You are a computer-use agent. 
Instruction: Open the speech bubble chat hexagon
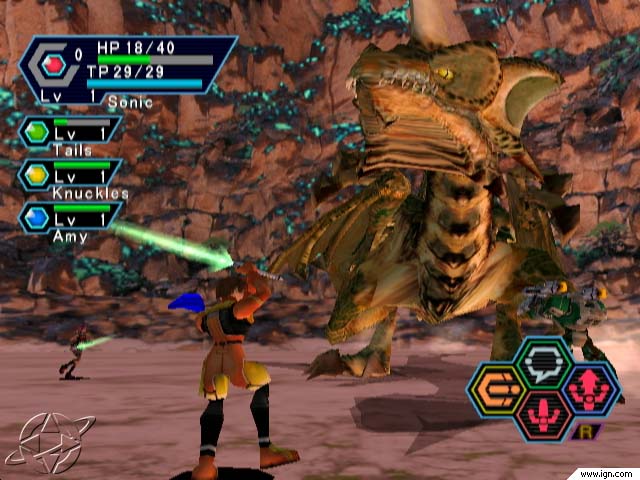click(x=543, y=365)
